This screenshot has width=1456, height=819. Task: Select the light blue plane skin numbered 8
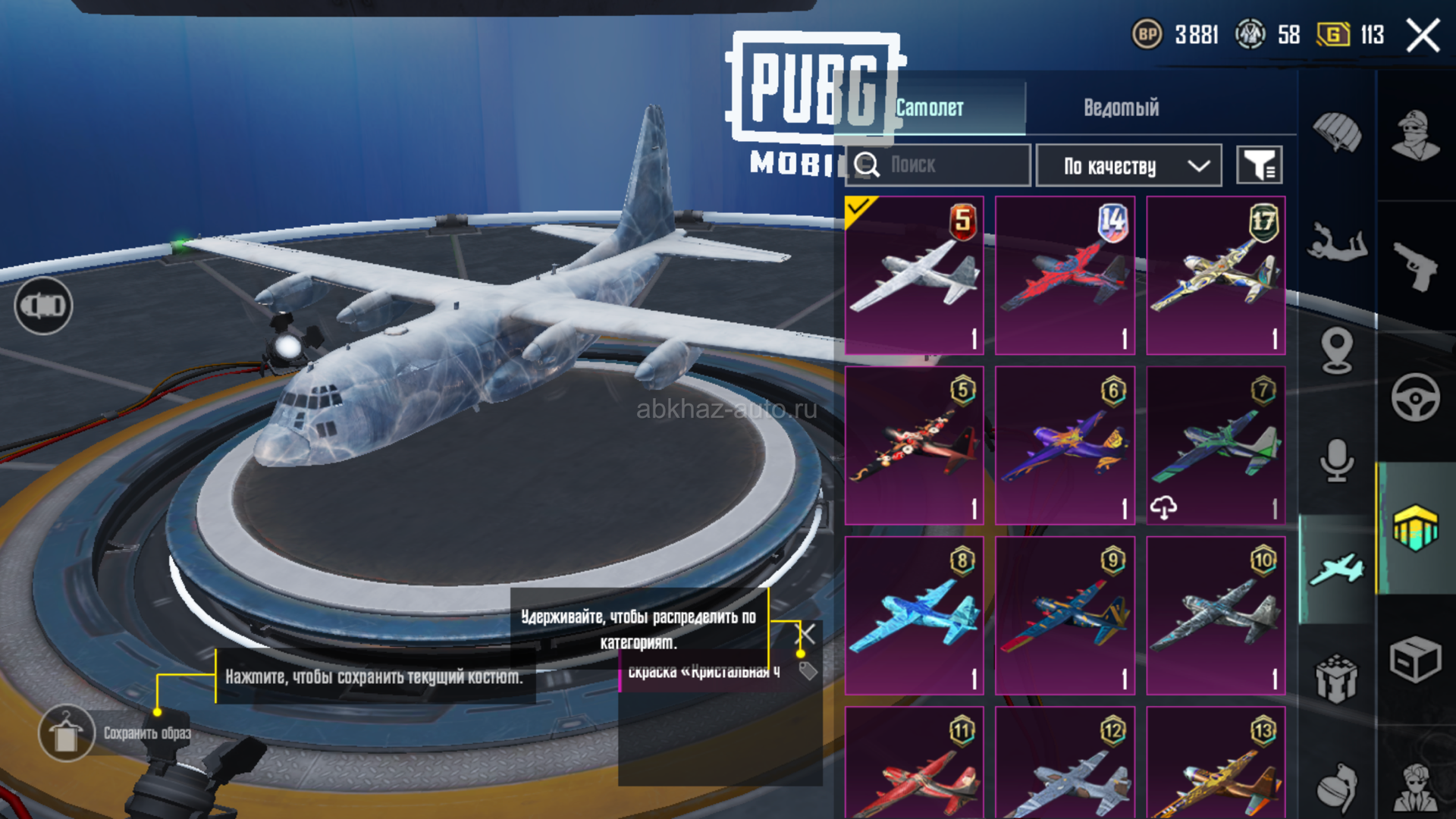(914, 616)
